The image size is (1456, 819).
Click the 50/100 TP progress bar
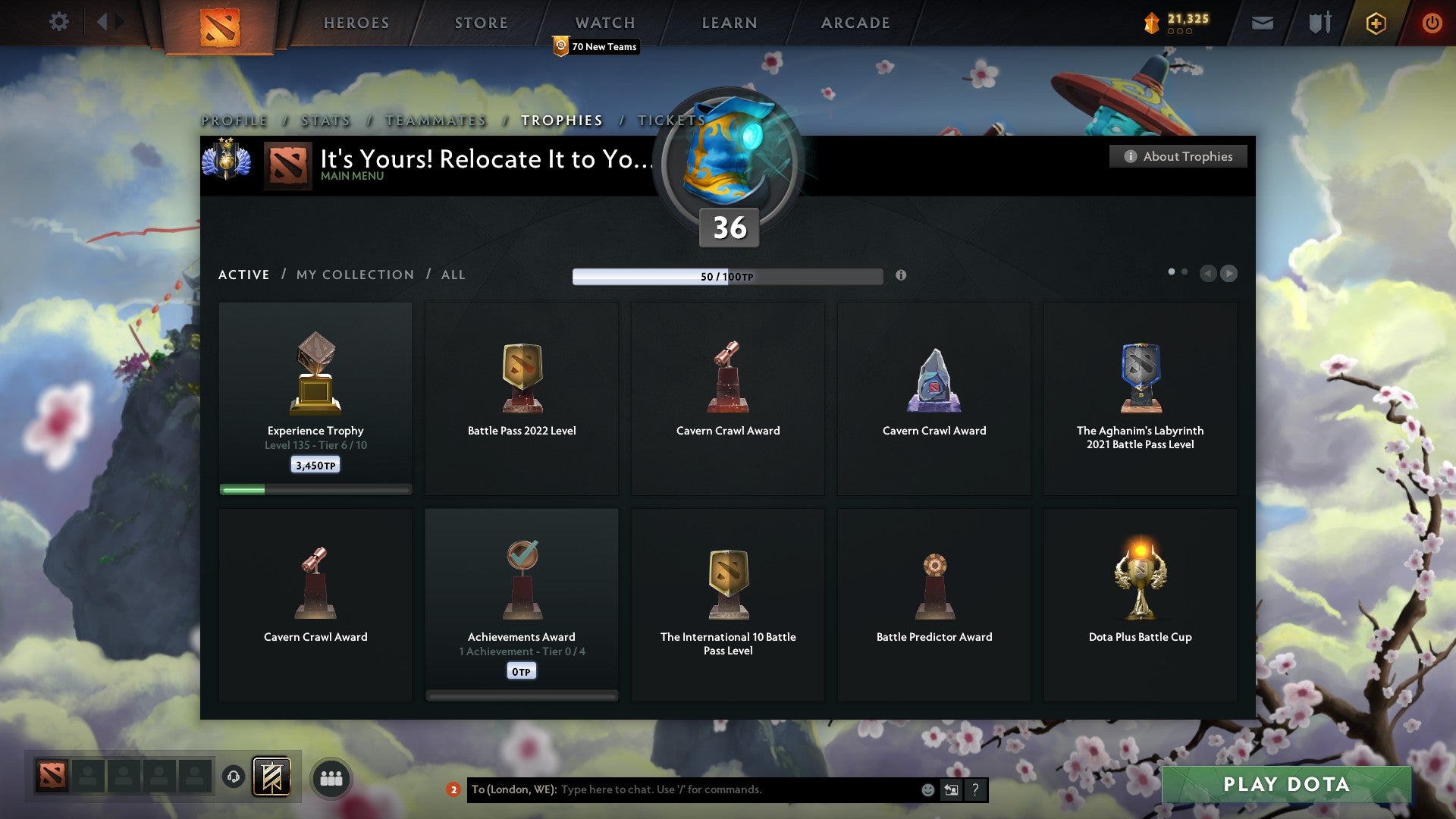point(727,276)
